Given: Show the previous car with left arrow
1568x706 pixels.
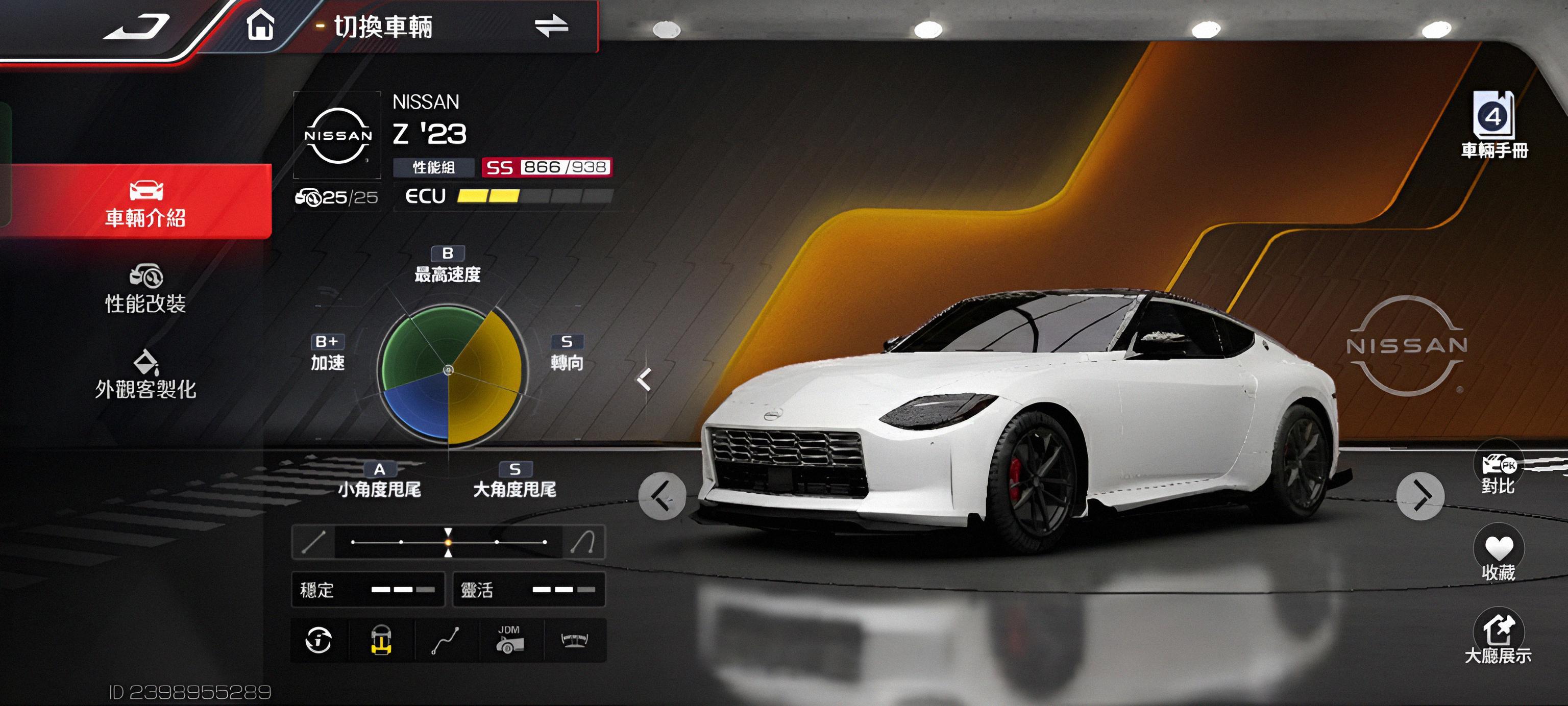Looking at the screenshot, I should 662,496.
